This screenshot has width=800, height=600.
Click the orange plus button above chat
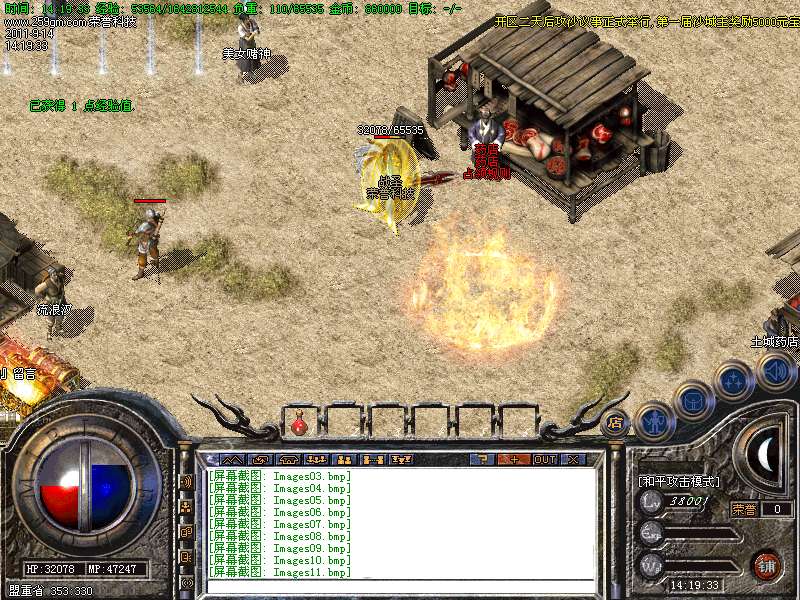513,459
